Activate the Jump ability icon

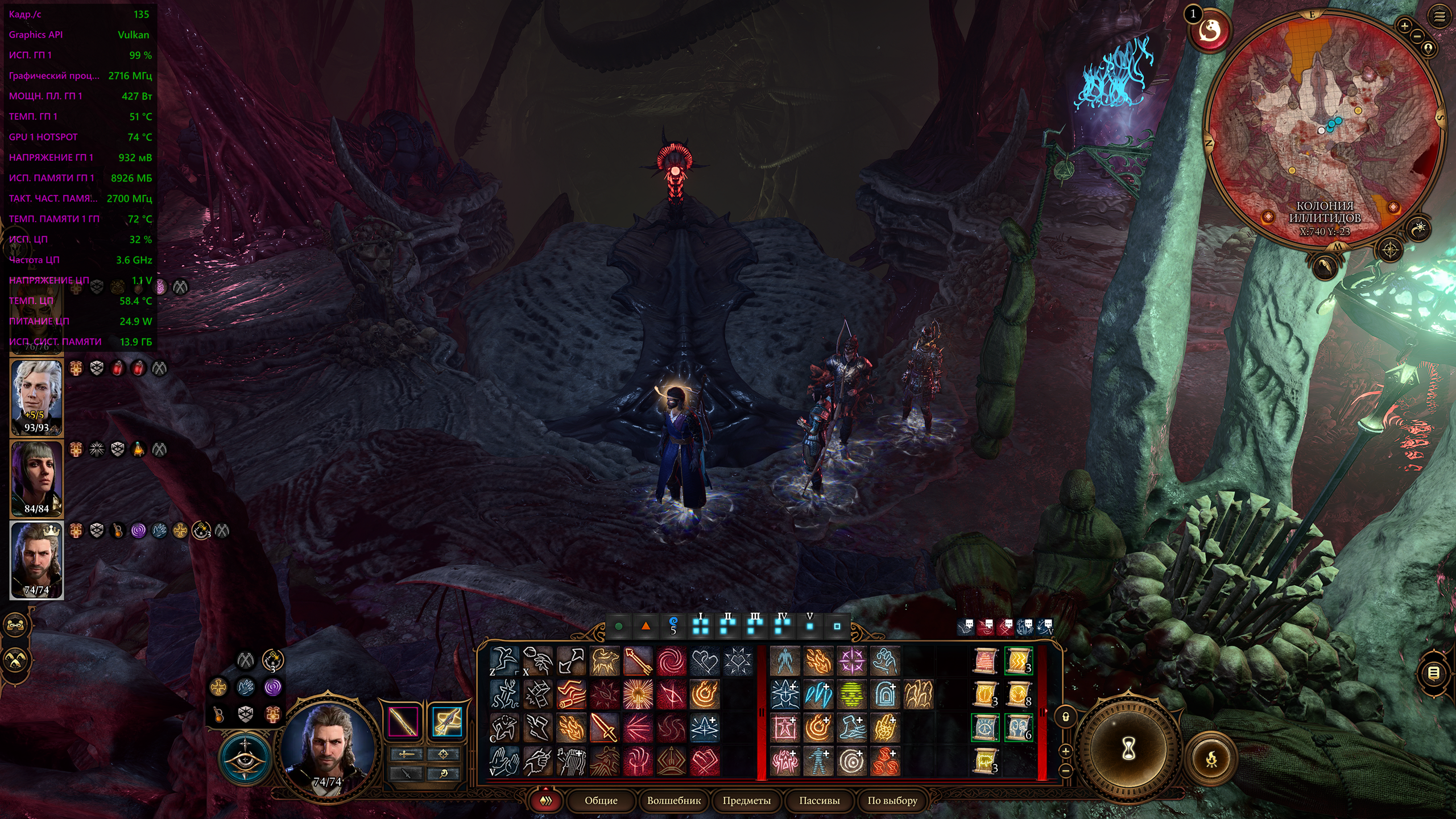[504, 661]
